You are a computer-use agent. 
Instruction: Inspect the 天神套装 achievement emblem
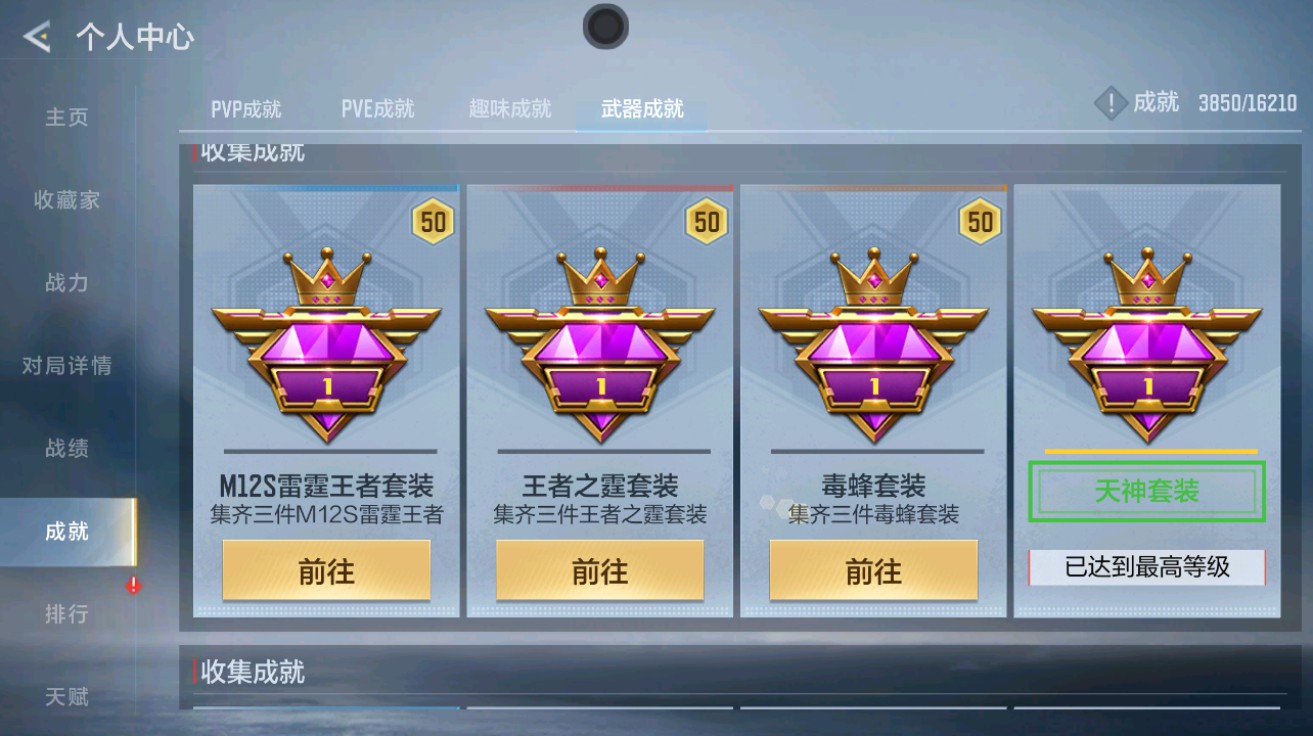point(1147,340)
